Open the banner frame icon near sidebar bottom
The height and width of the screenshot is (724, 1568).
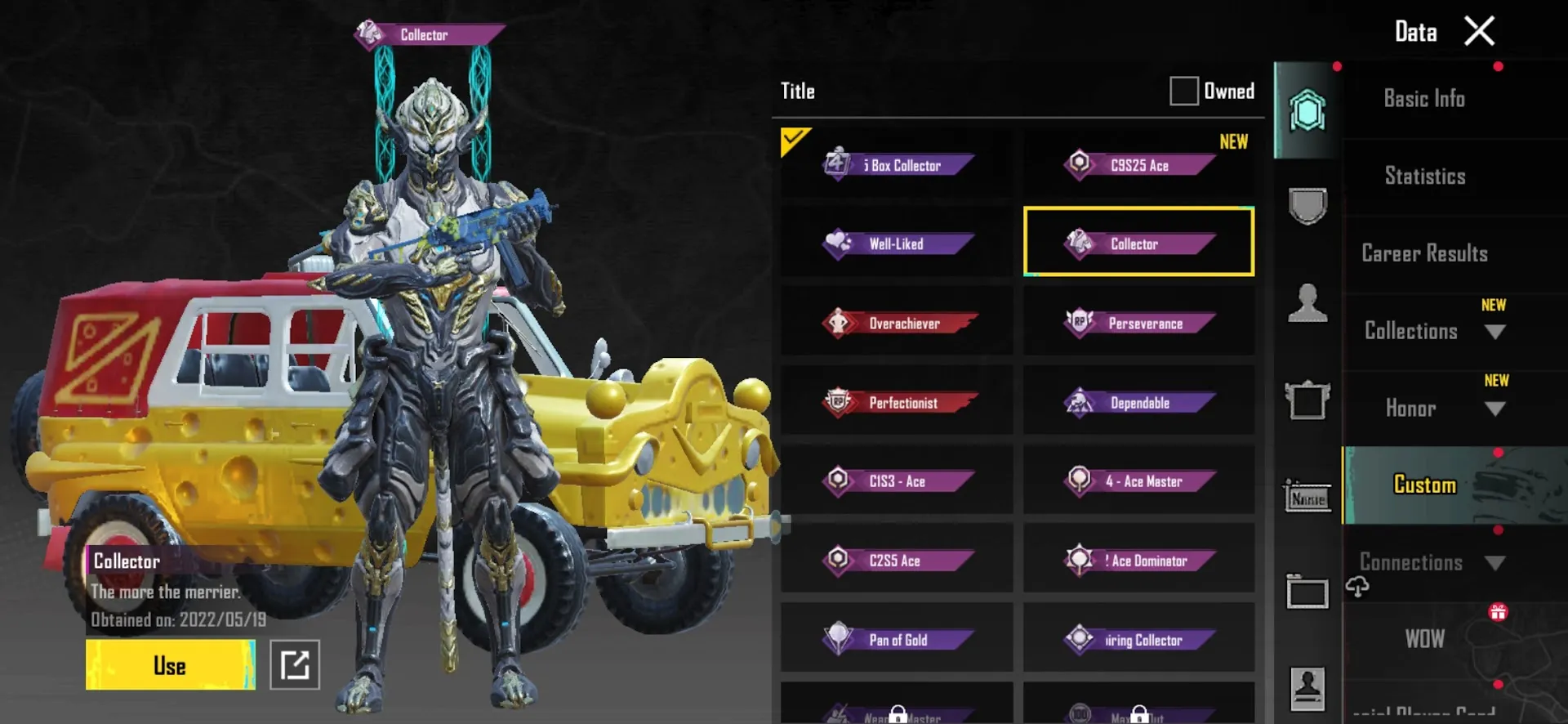pos(1307,593)
